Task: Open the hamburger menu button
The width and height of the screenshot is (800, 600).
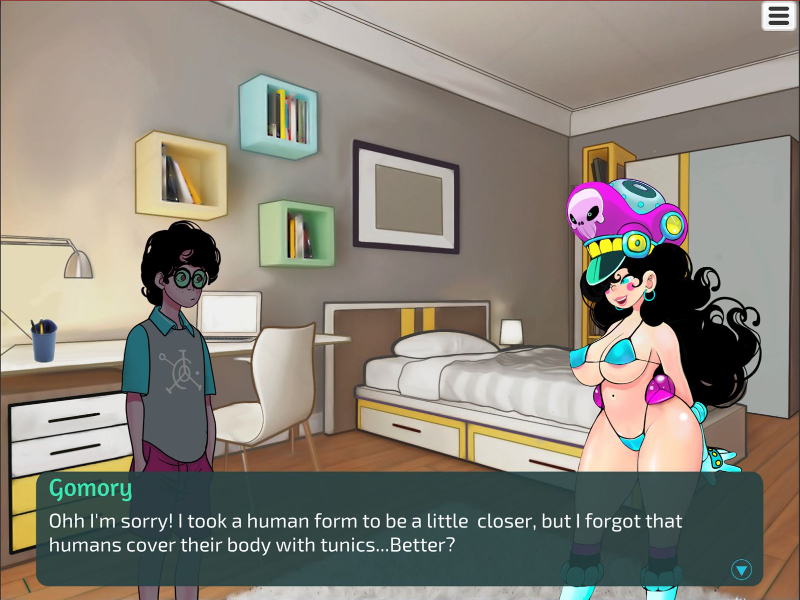Action: pyautogui.click(x=778, y=16)
